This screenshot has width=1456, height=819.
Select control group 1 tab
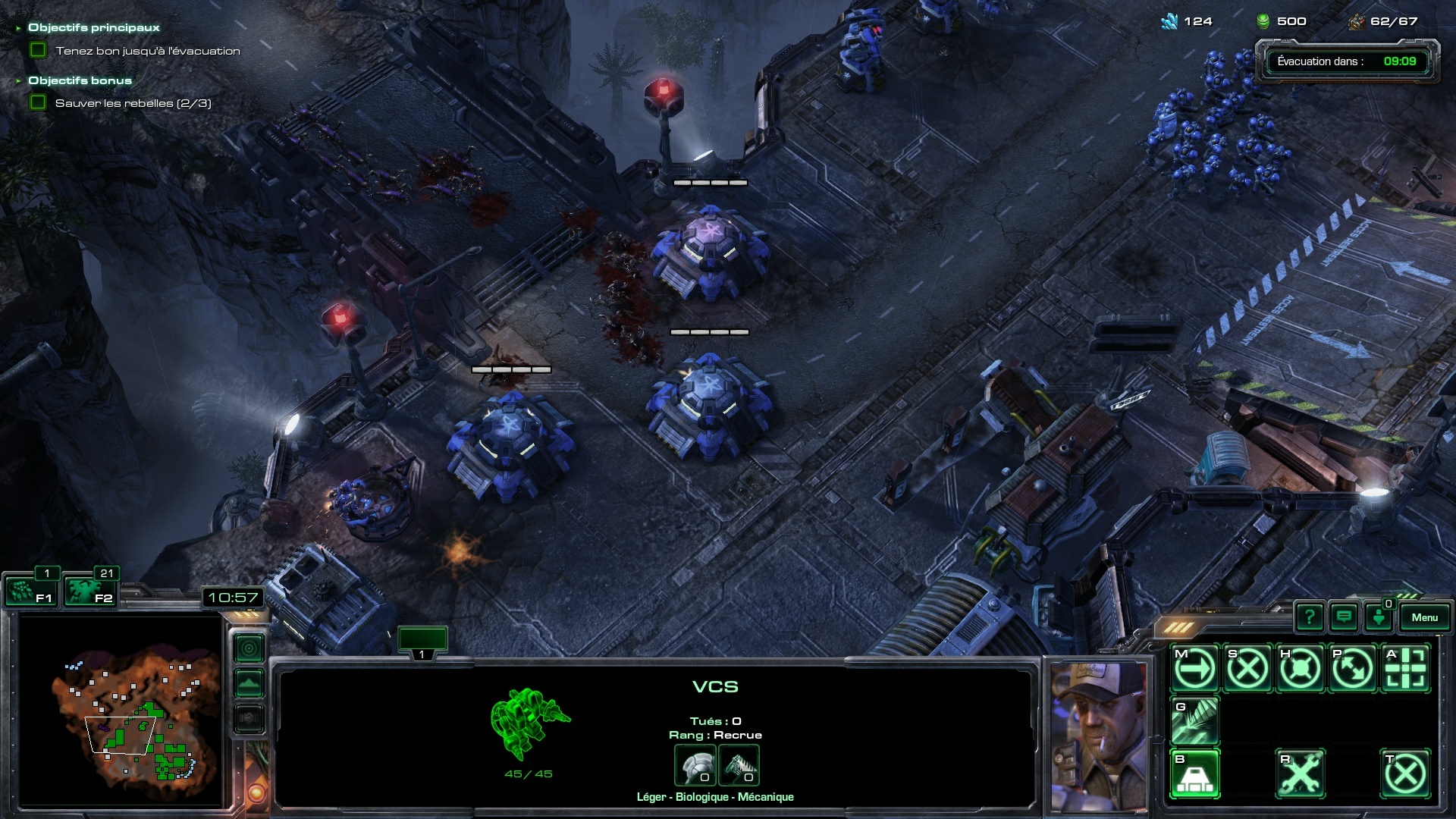[x=422, y=642]
